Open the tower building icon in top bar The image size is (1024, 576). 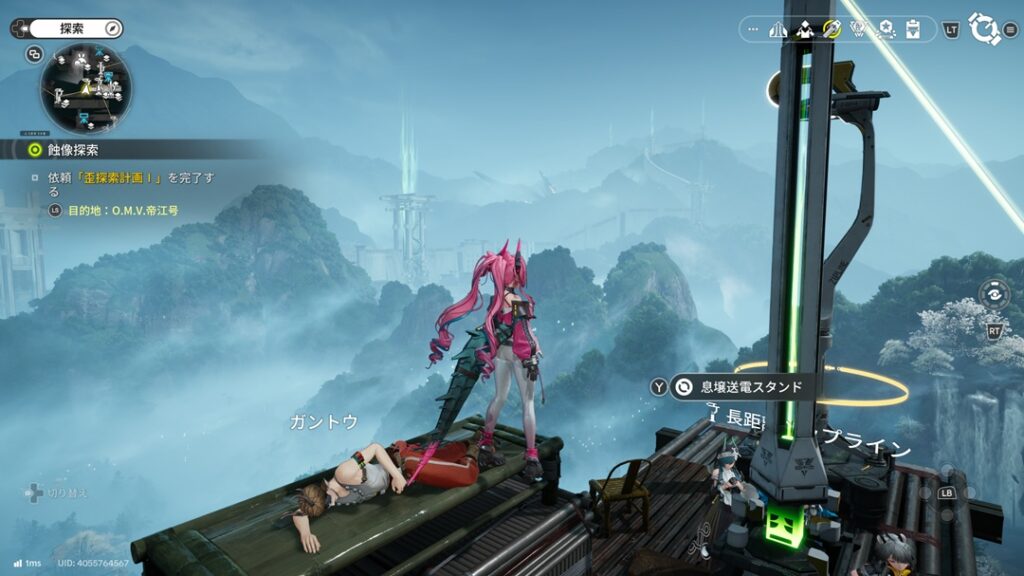[779, 29]
